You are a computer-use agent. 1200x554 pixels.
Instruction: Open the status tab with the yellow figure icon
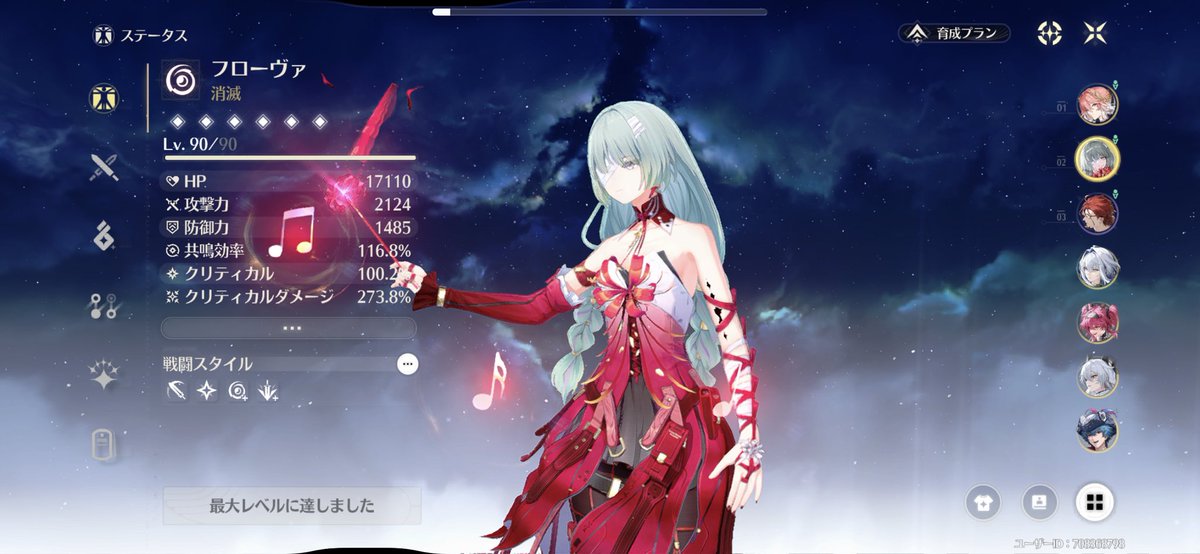(x=103, y=97)
